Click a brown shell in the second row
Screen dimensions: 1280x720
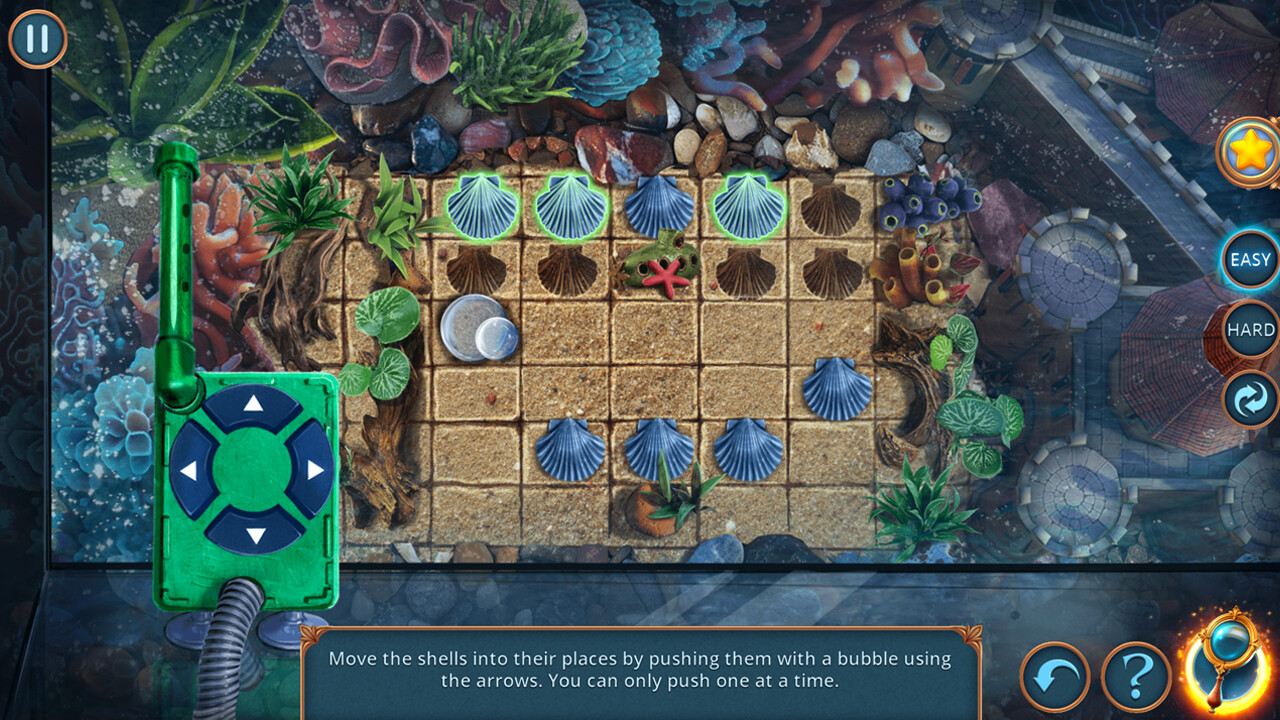(478, 268)
